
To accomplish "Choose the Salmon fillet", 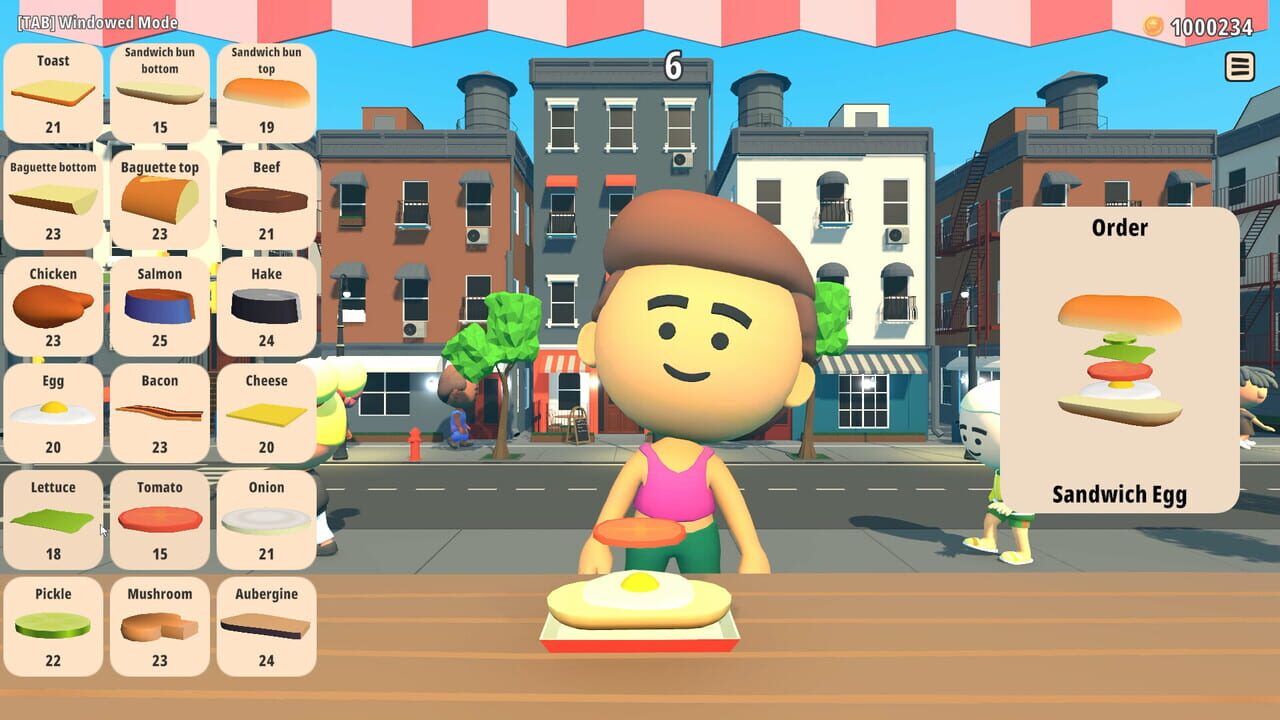I will pos(160,305).
